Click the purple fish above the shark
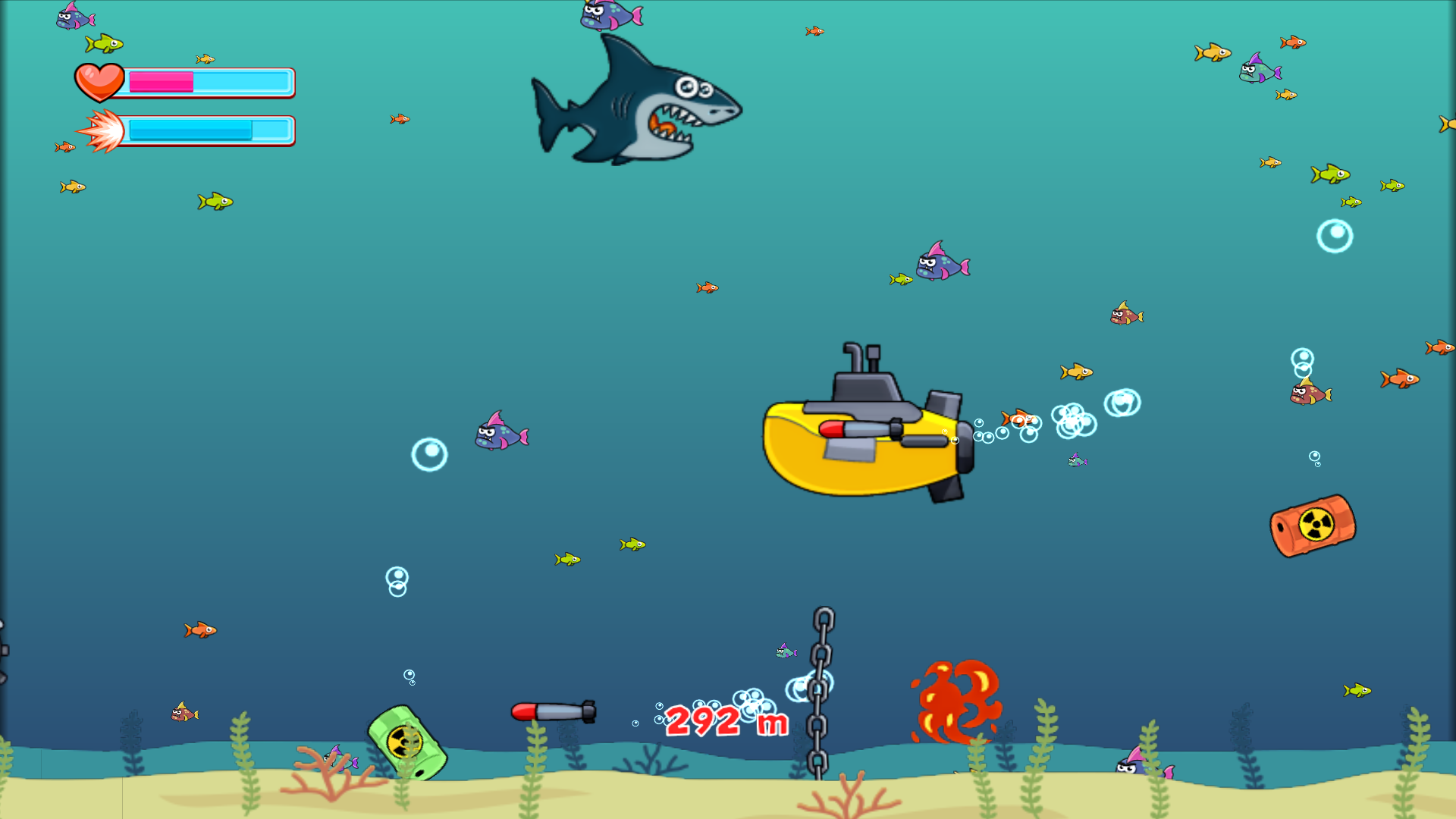 [x=607, y=15]
